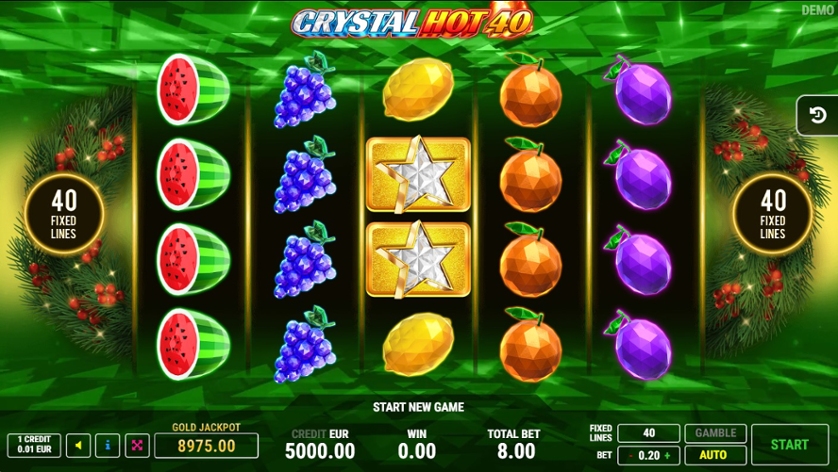Screen dimensions: 838x472
Task: Enable AUTO spin mode
Action: pos(714,454)
